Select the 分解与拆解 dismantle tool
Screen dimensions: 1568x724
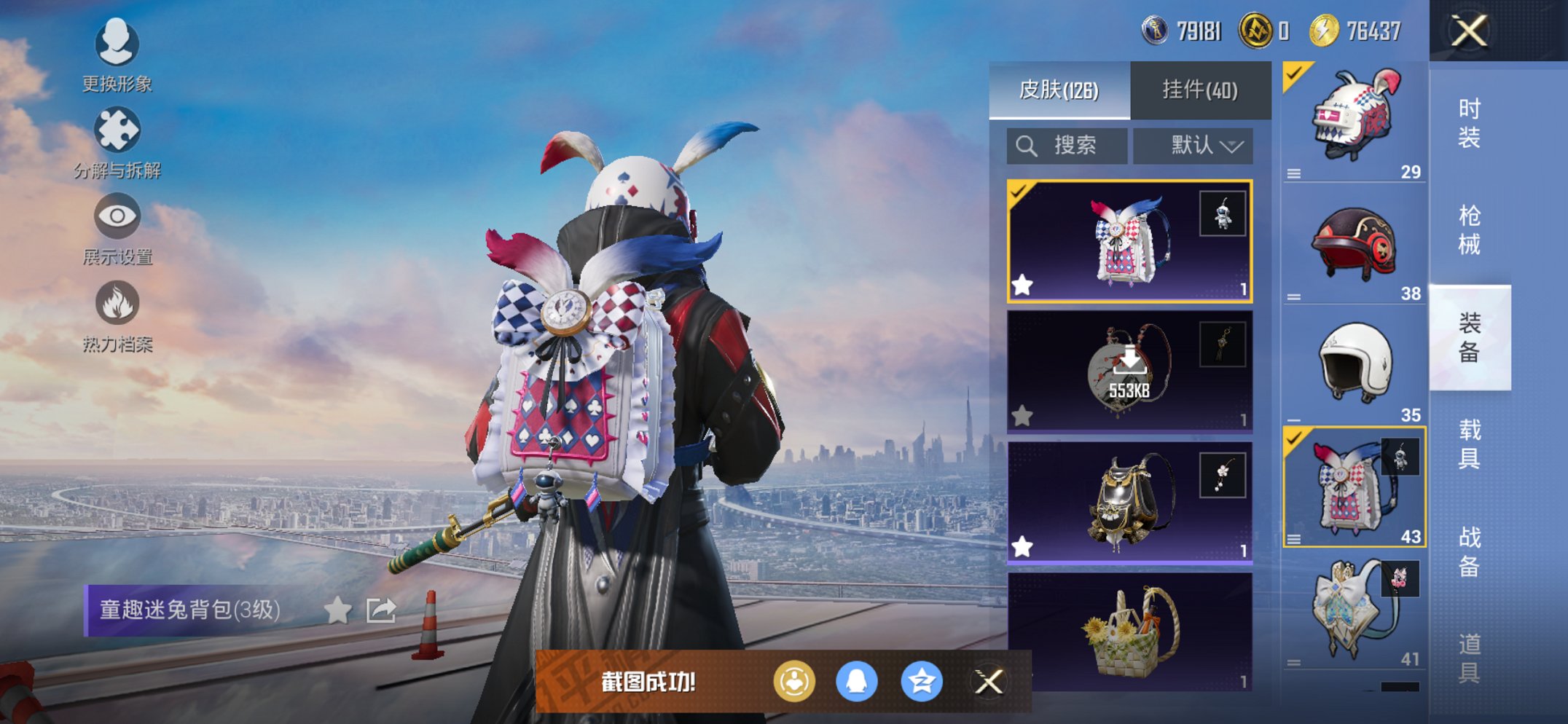pyautogui.click(x=117, y=146)
